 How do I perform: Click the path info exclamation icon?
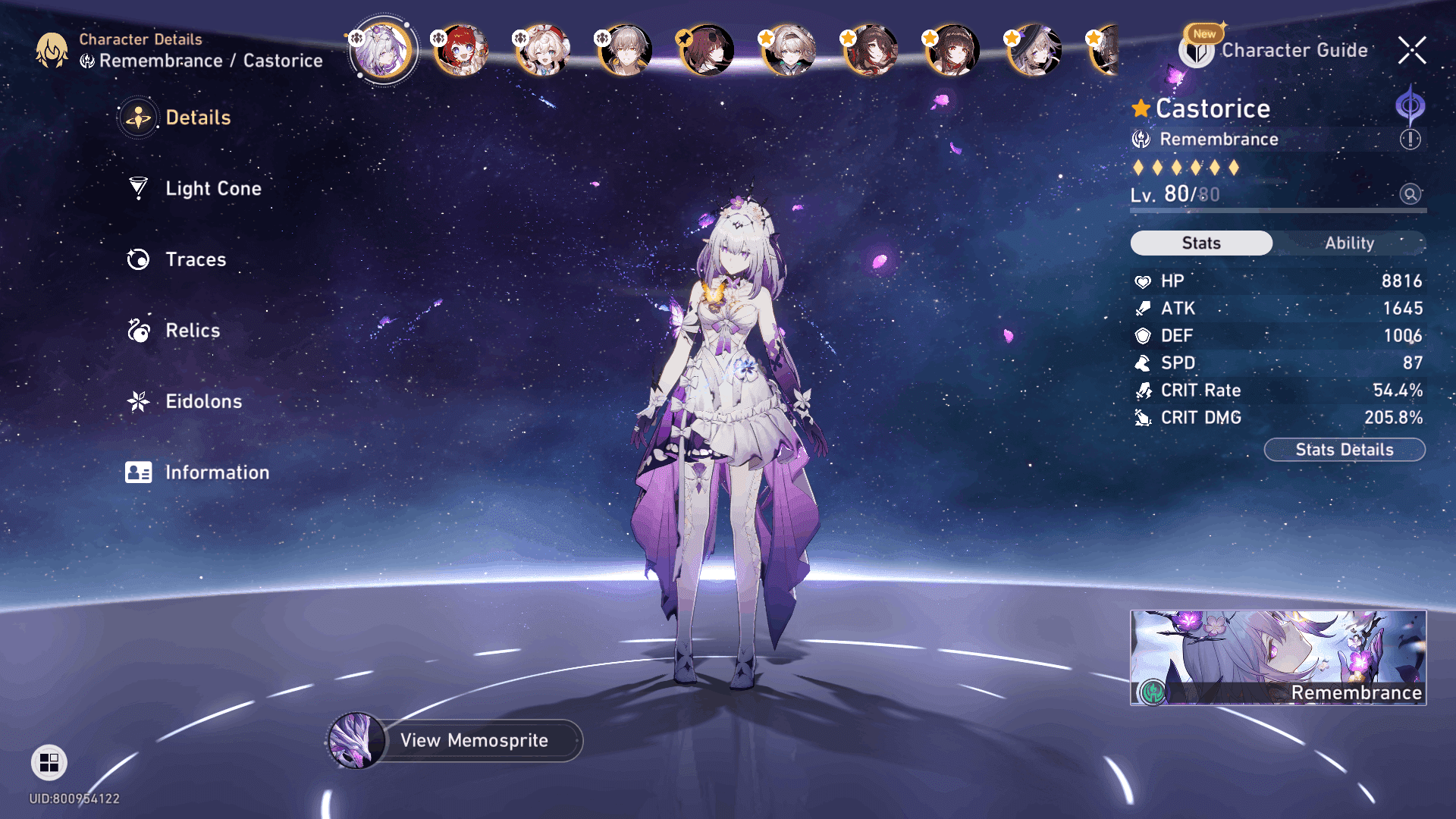coord(1410,140)
